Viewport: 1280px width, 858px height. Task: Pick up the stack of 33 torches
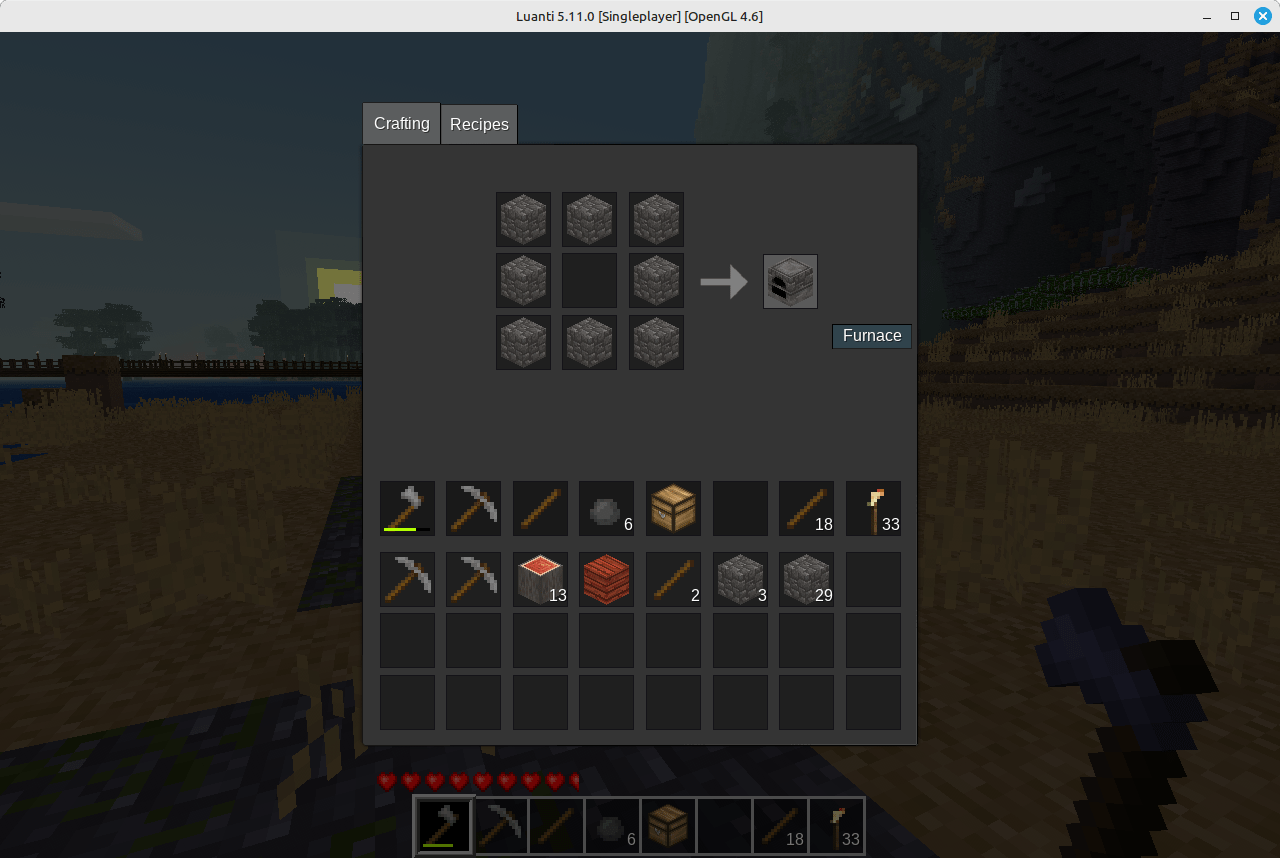[873, 508]
